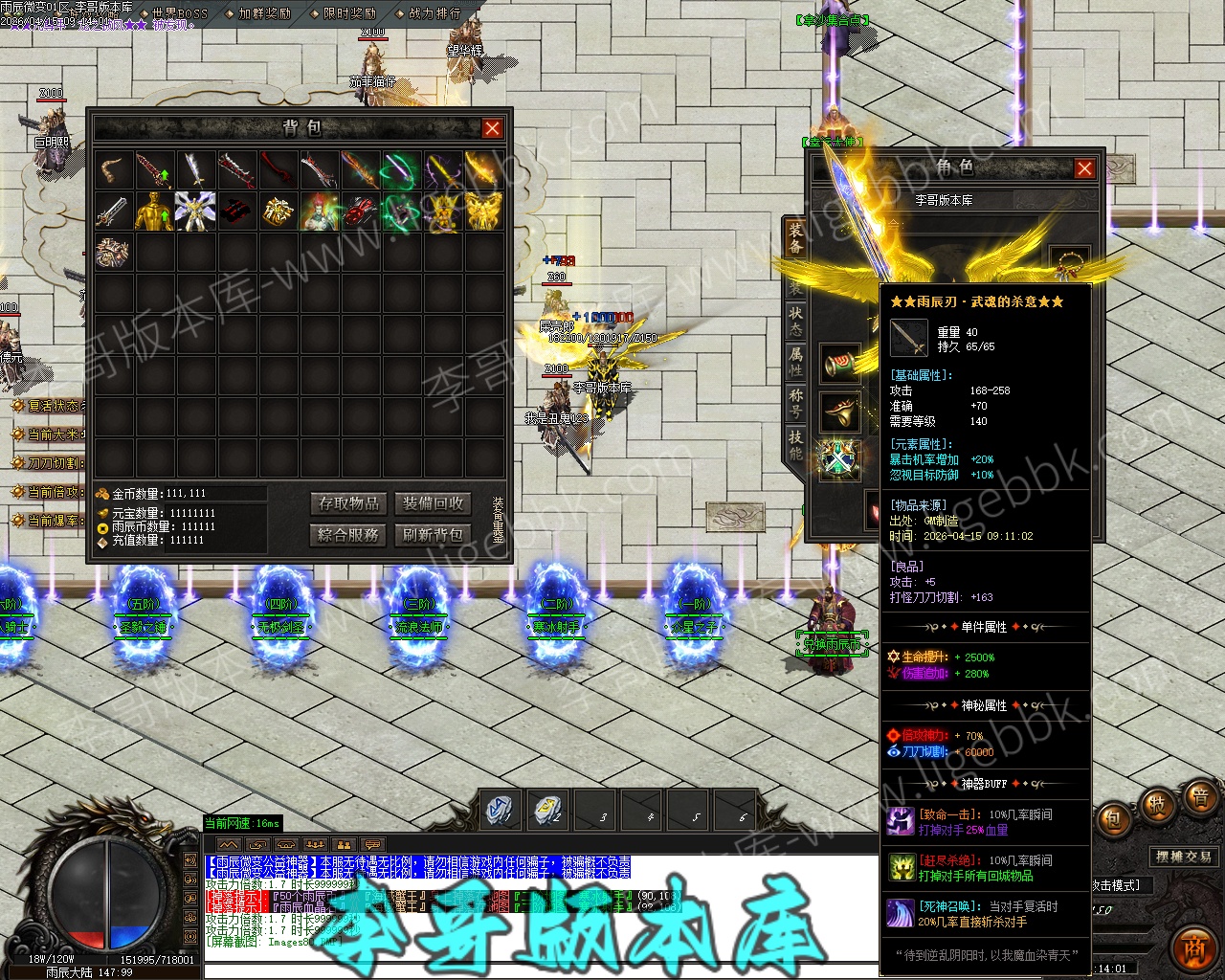Switch to the 装备 equipment tab
The height and width of the screenshot is (980, 1225).
coord(795,238)
